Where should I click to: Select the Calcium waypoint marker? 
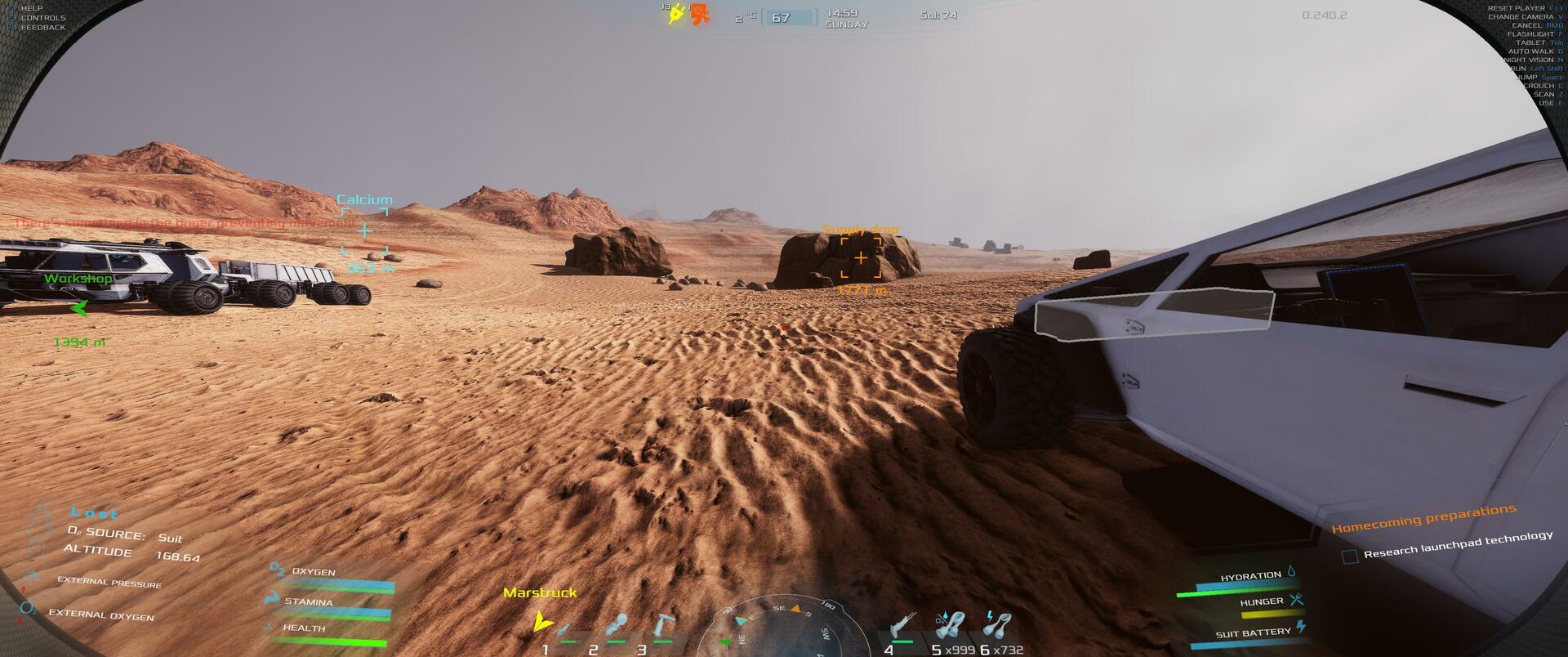click(364, 230)
